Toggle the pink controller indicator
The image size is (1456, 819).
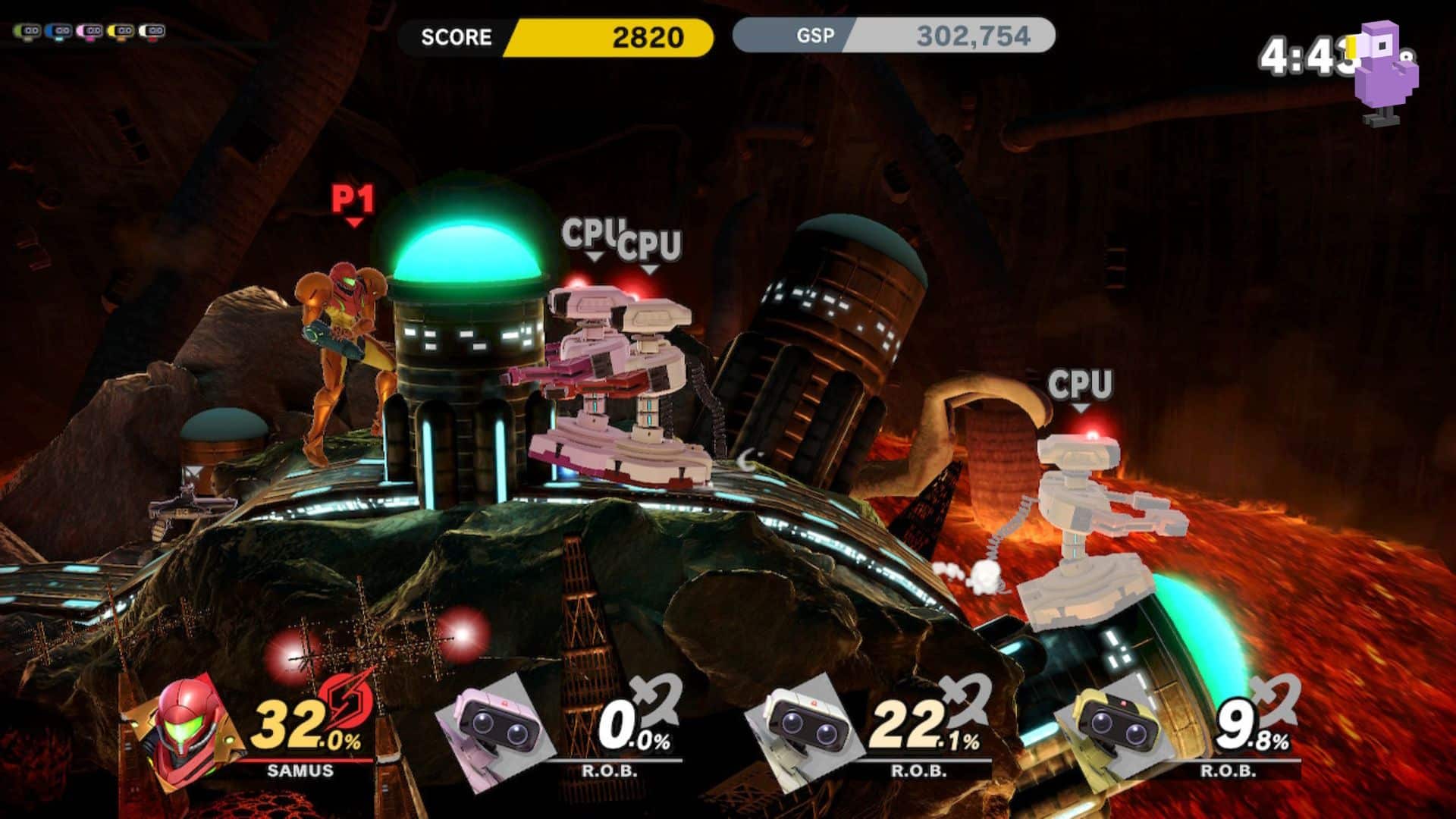tap(91, 30)
